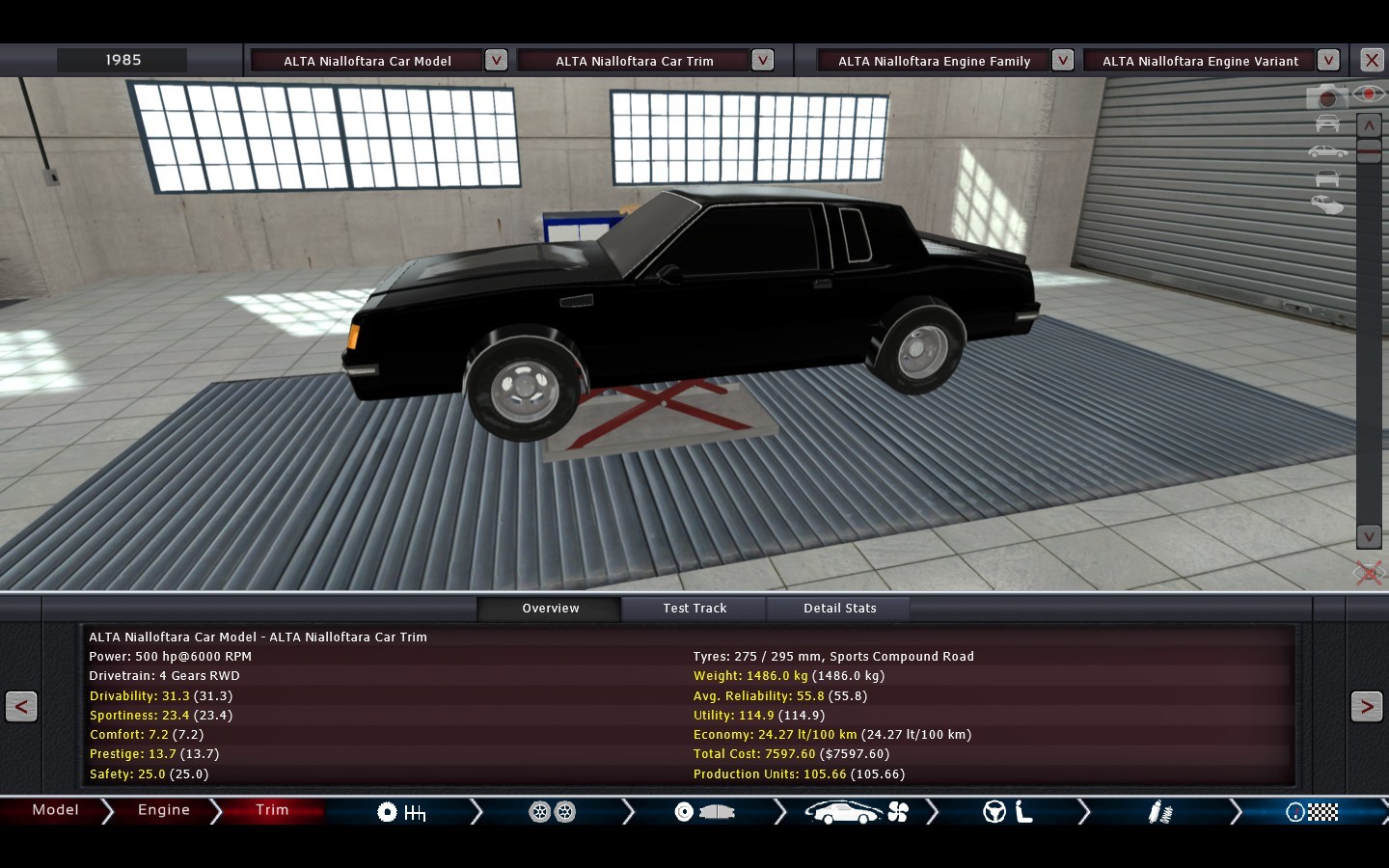This screenshot has height=868, width=1389.
Task: Open the Detail Stats tab
Action: 839,609
